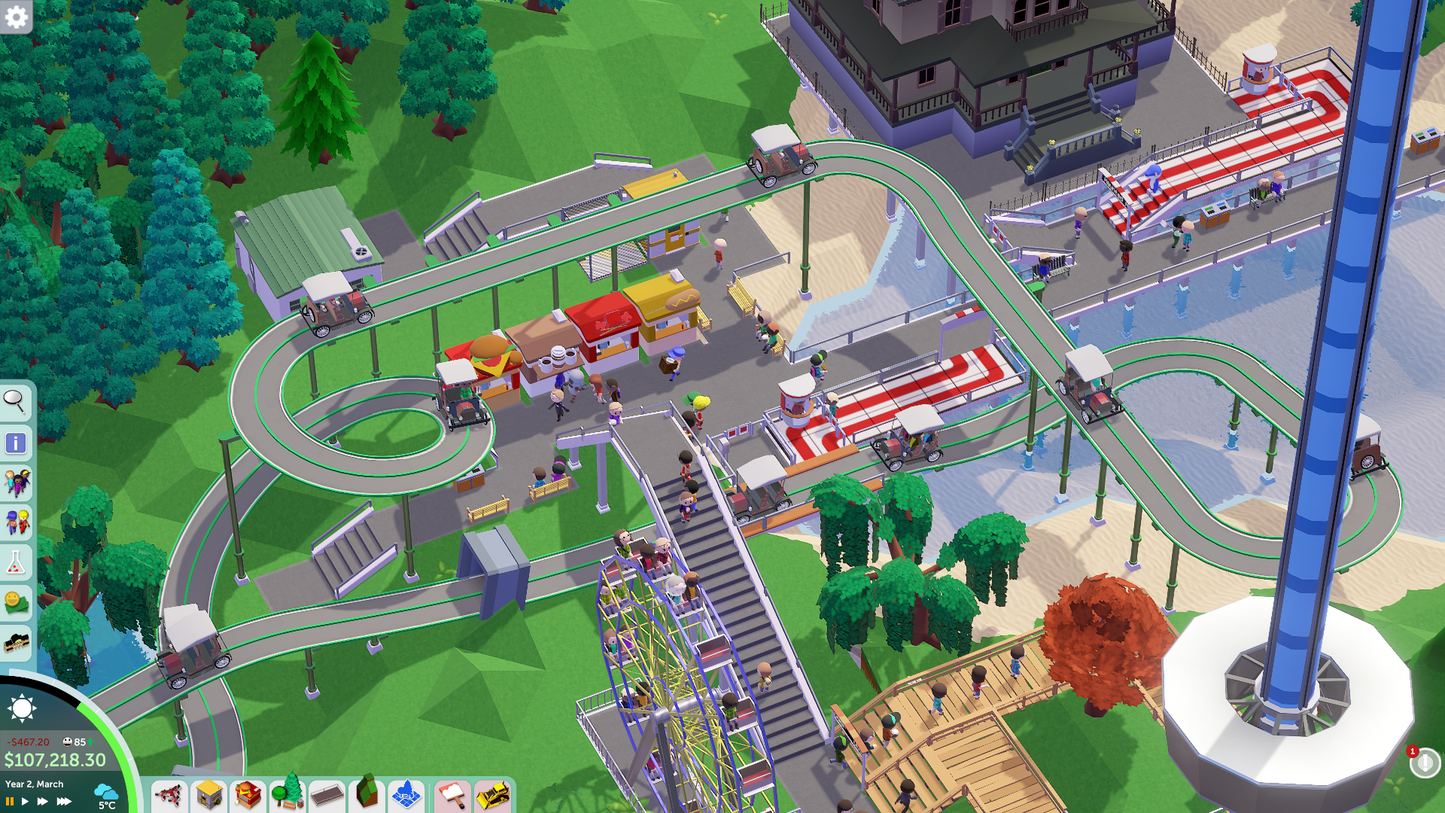The image size is (1445, 813).
Task: Open the shops menu with the burger stand
Action: click(x=247, y=795)
